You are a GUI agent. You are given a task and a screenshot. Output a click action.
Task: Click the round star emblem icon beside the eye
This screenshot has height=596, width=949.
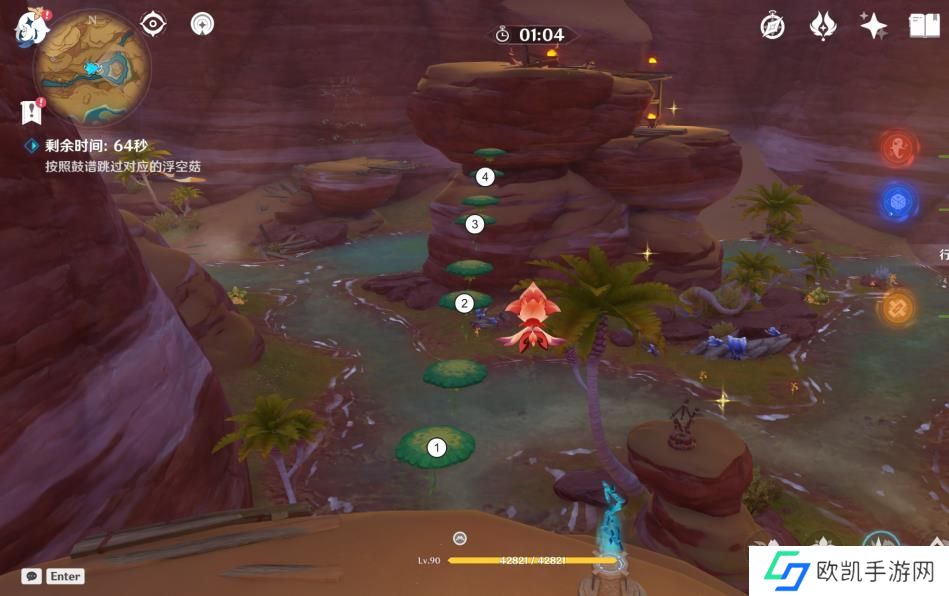(x=203, y=24)
